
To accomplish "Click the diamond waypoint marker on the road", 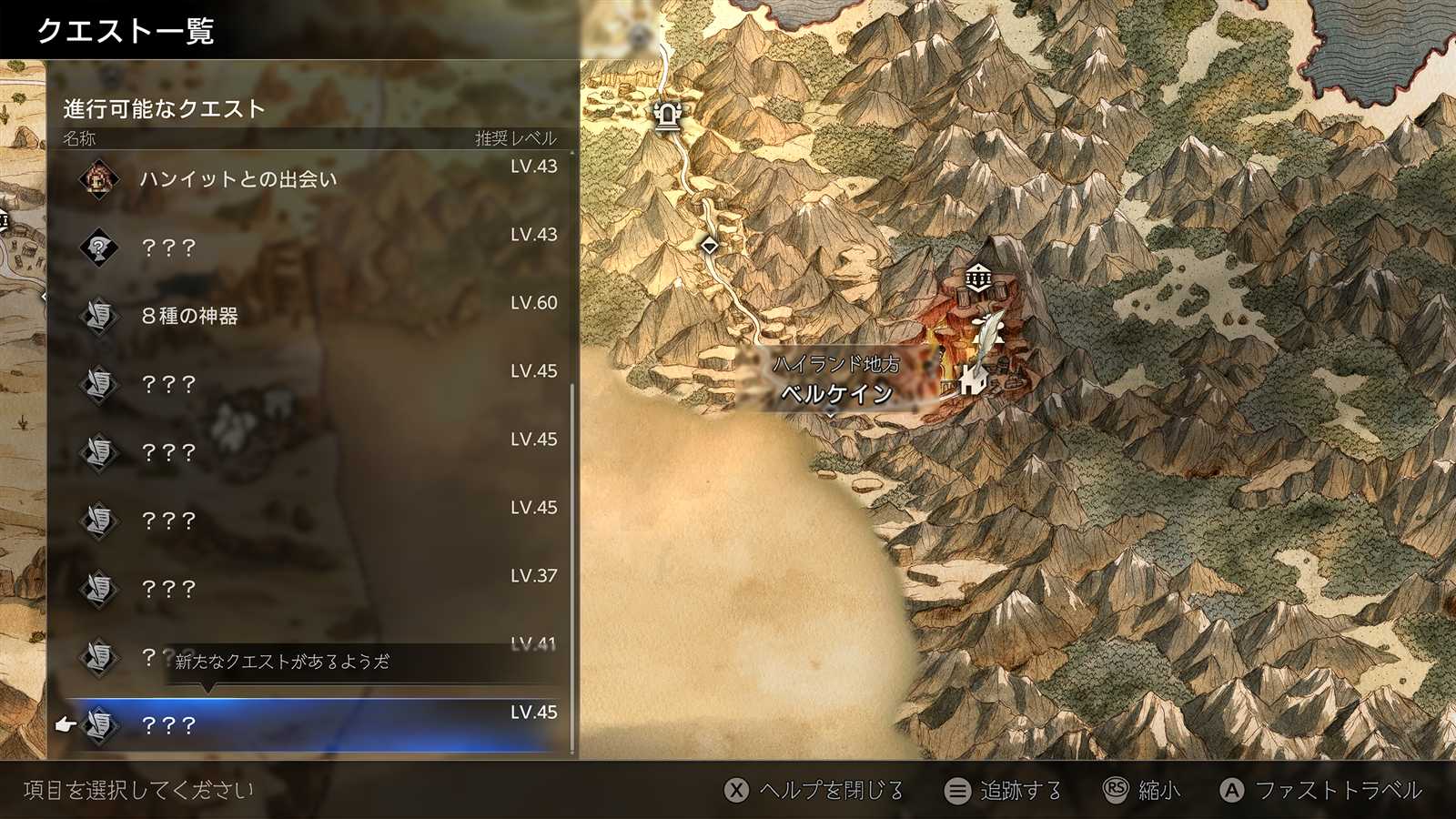I will click(x=710, y=245).
